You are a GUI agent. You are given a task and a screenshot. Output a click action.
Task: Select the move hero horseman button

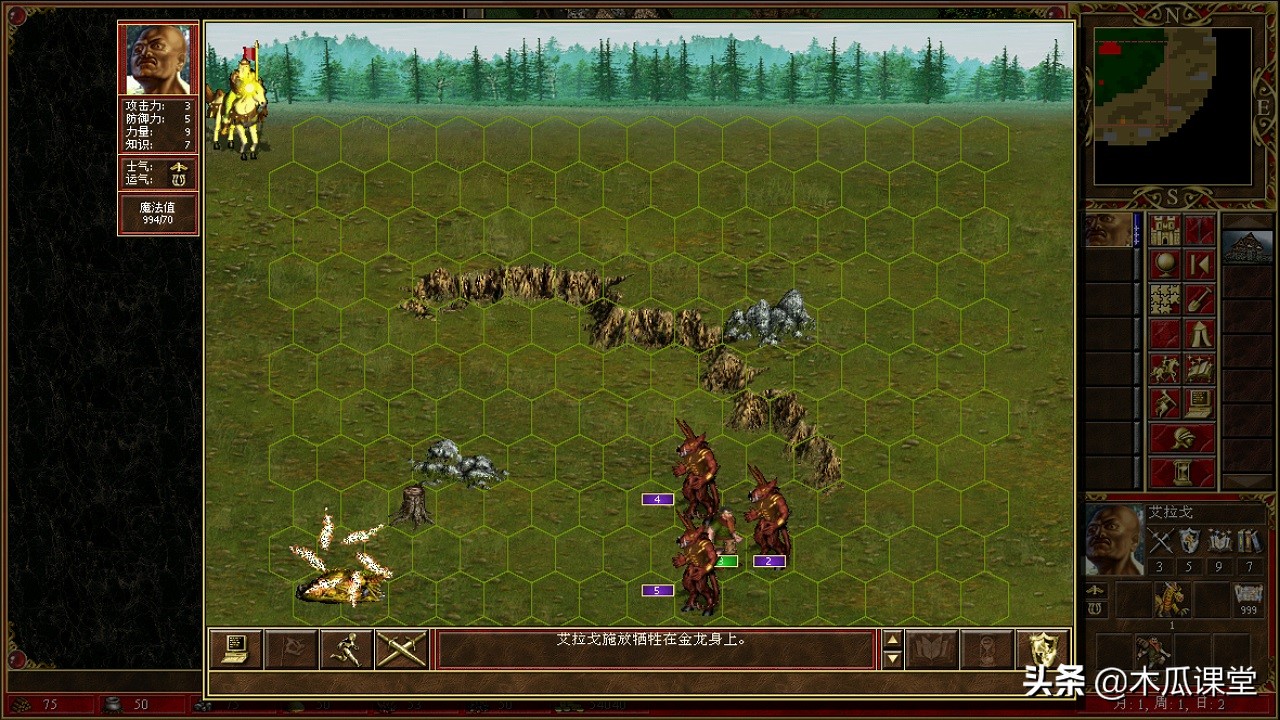coord(1165,368)
